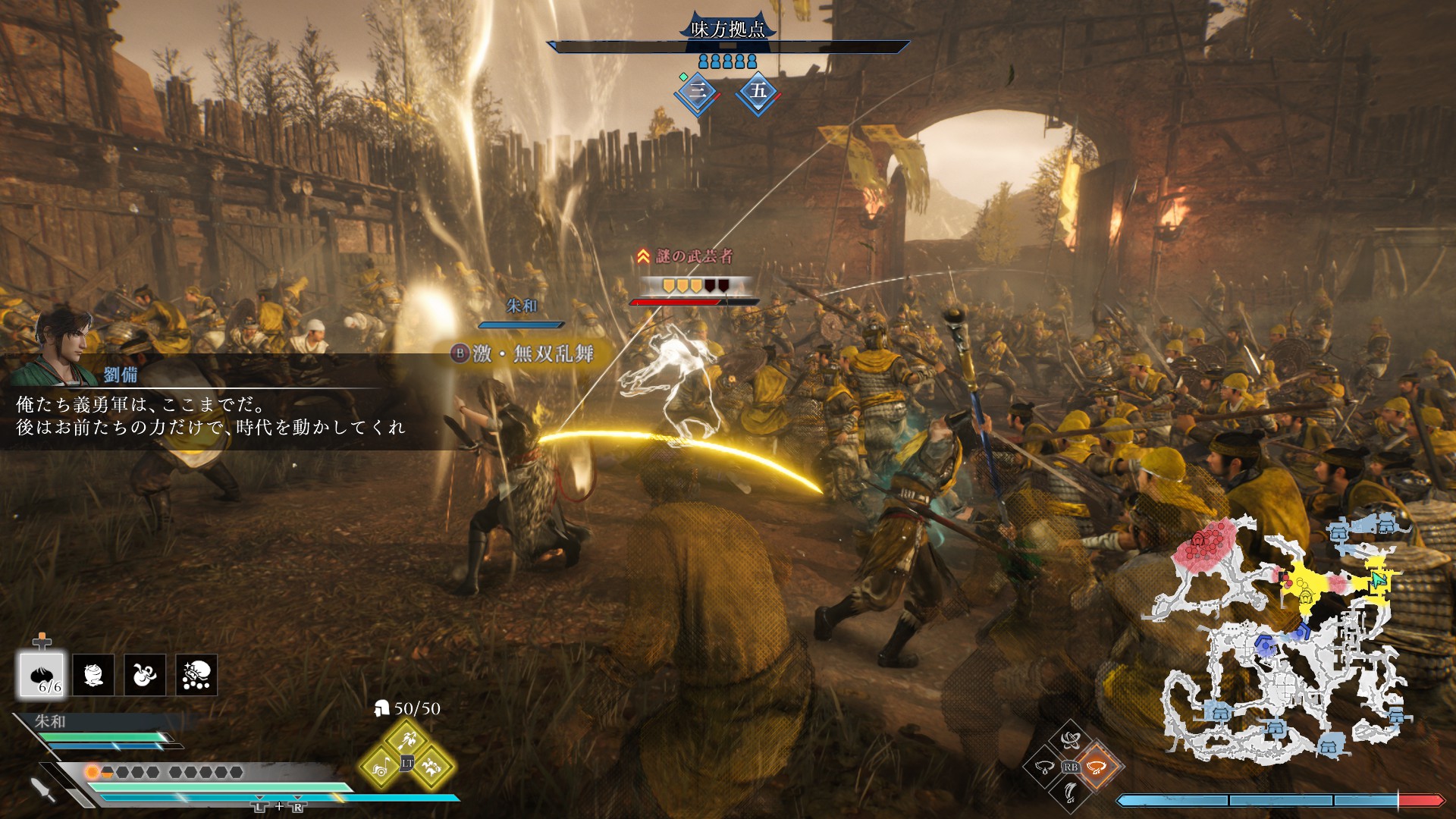Select the highlighted orange battle art
This screenshot has width=1456, height=819.
(x=1096, y=767)
